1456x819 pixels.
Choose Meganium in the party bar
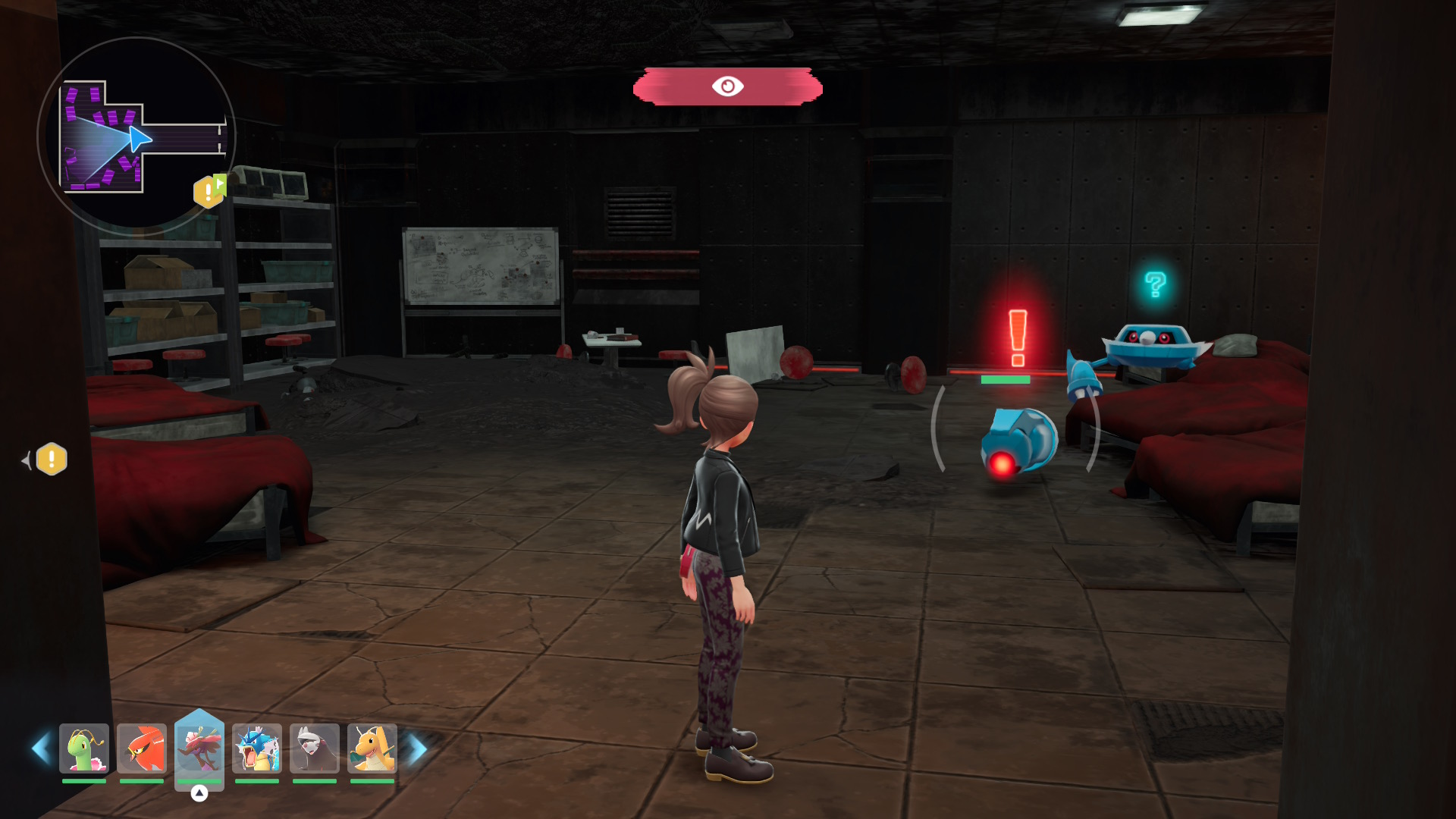tap(84, 748)
